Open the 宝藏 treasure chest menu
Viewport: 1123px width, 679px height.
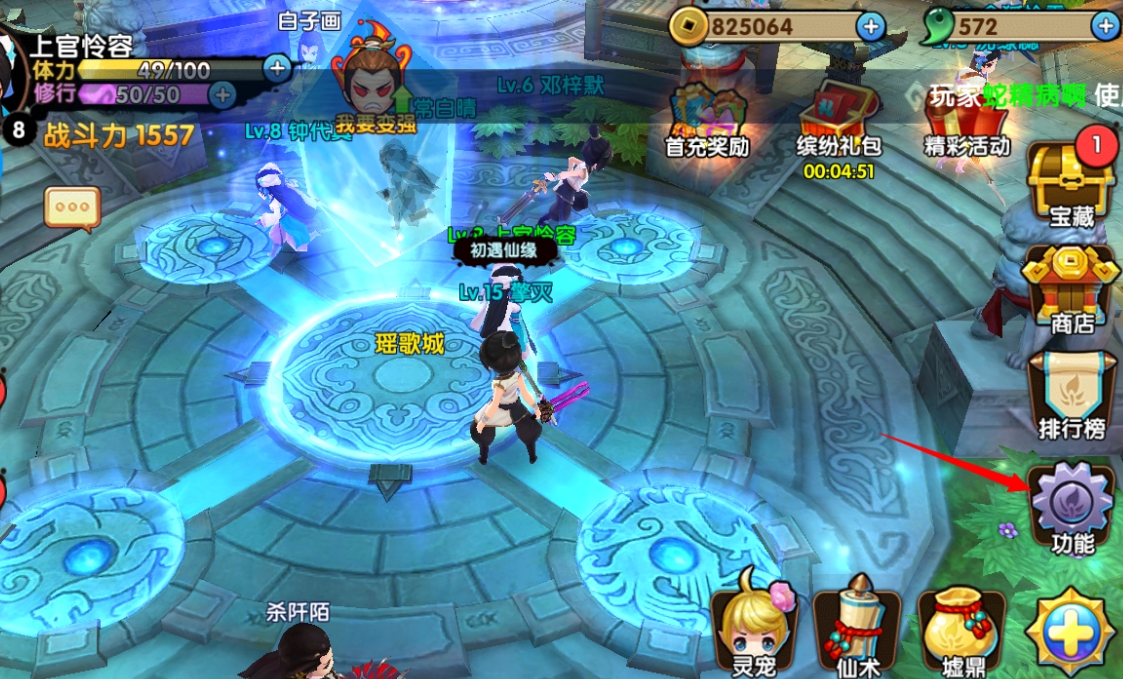[1070, 182]
